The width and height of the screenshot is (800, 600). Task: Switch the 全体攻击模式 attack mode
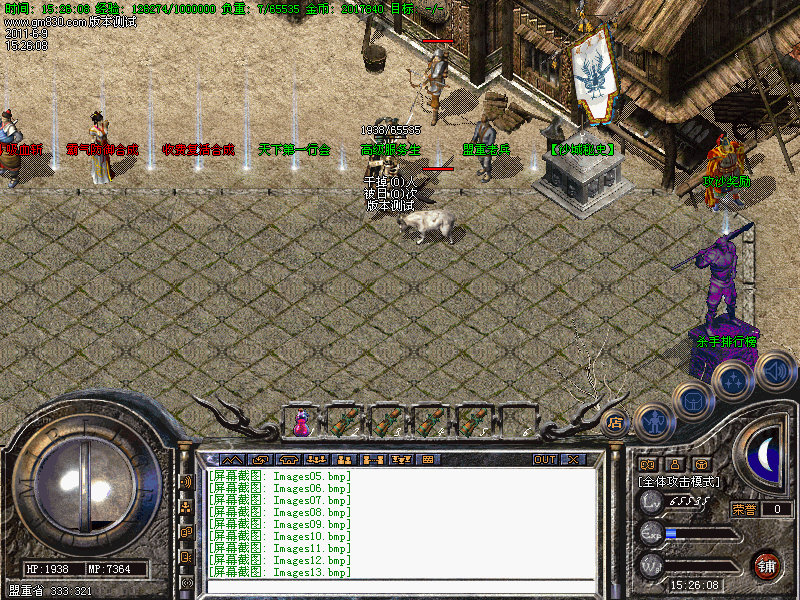tap(680, 481)
